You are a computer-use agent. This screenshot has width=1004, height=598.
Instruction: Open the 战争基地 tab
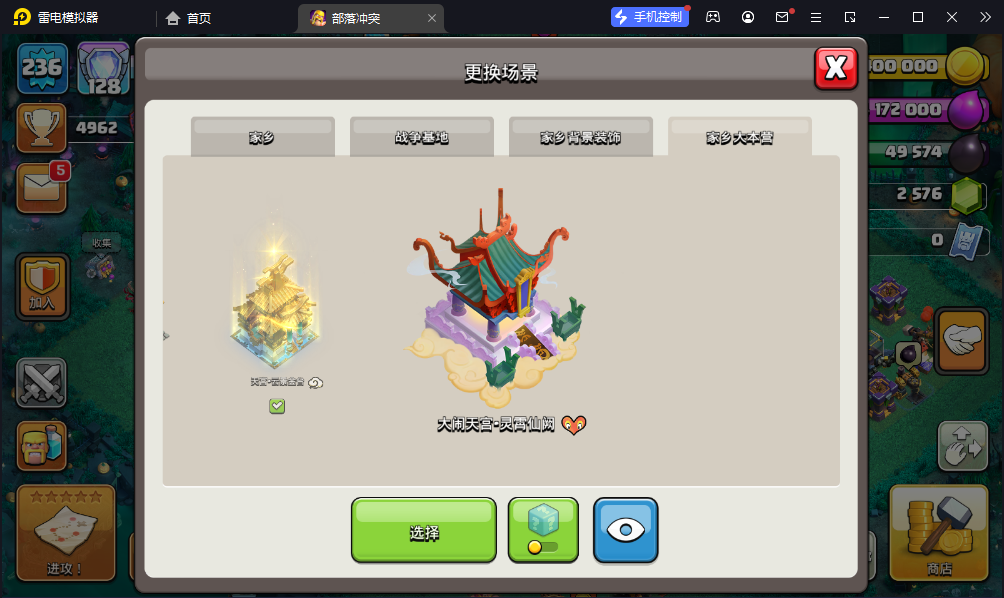(422, 138)
